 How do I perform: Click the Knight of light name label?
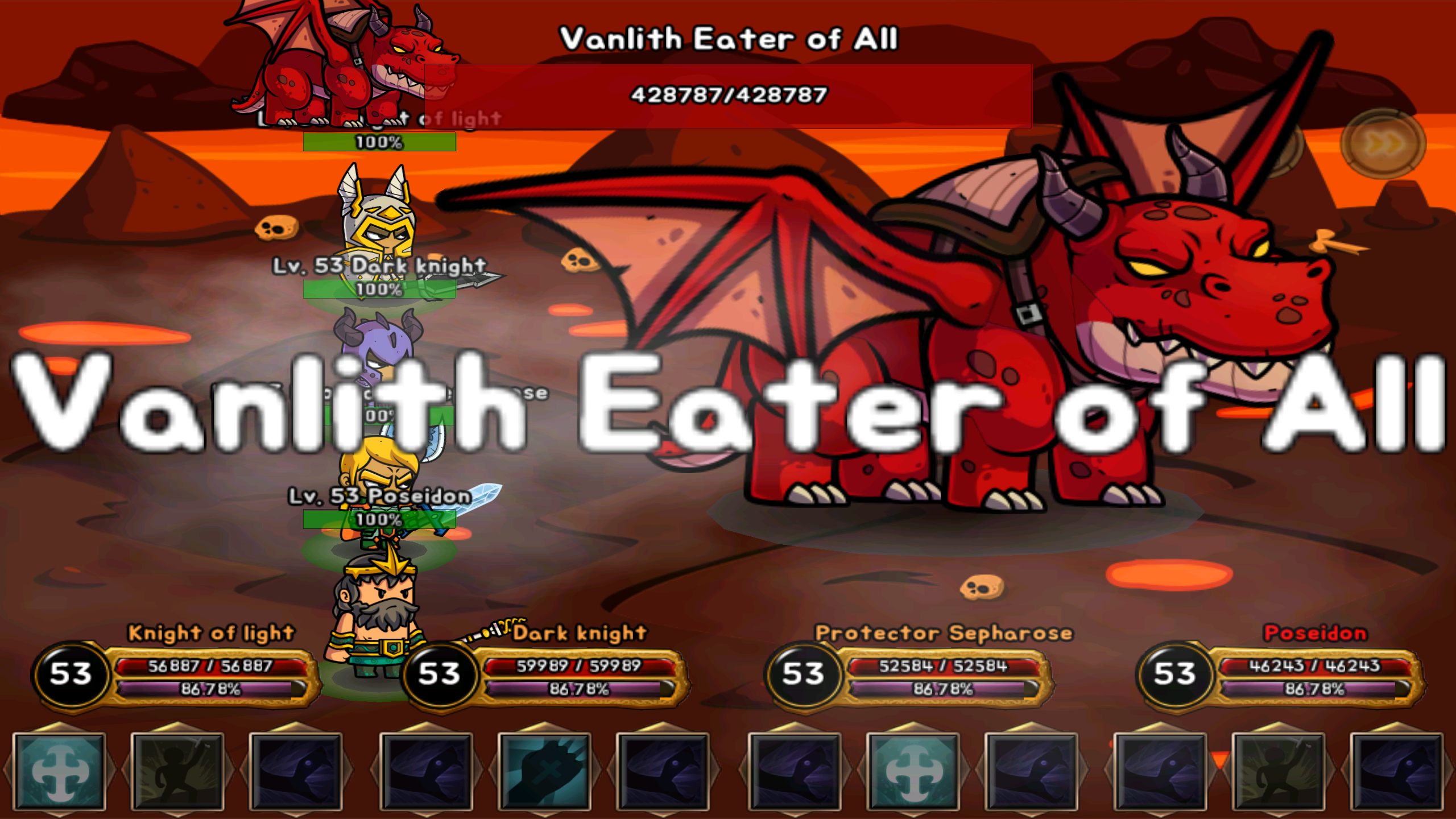(210, 634)
